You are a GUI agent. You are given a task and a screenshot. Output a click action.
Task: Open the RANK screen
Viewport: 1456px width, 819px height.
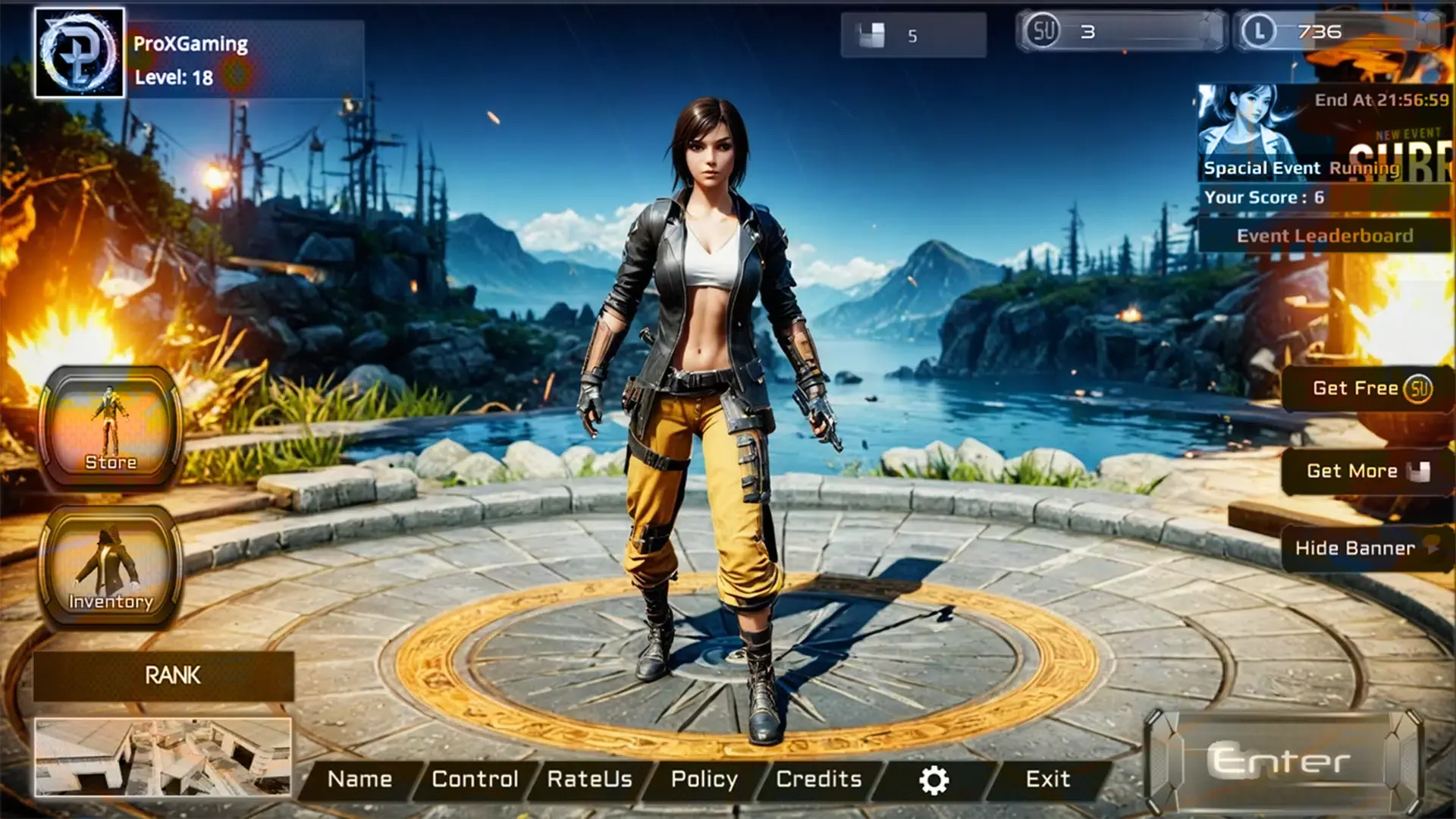click(172, 676)
